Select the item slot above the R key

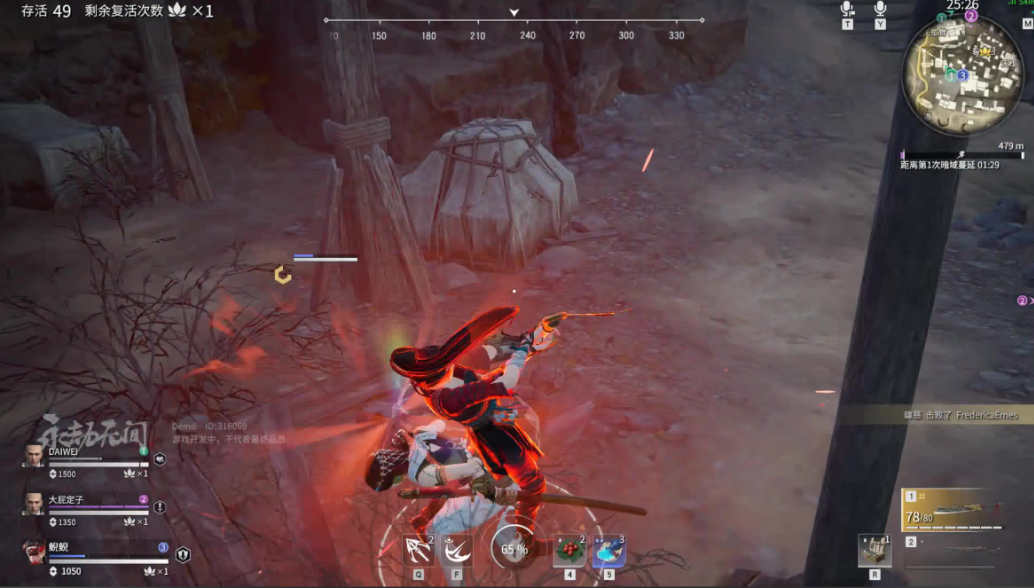[874, 551]
